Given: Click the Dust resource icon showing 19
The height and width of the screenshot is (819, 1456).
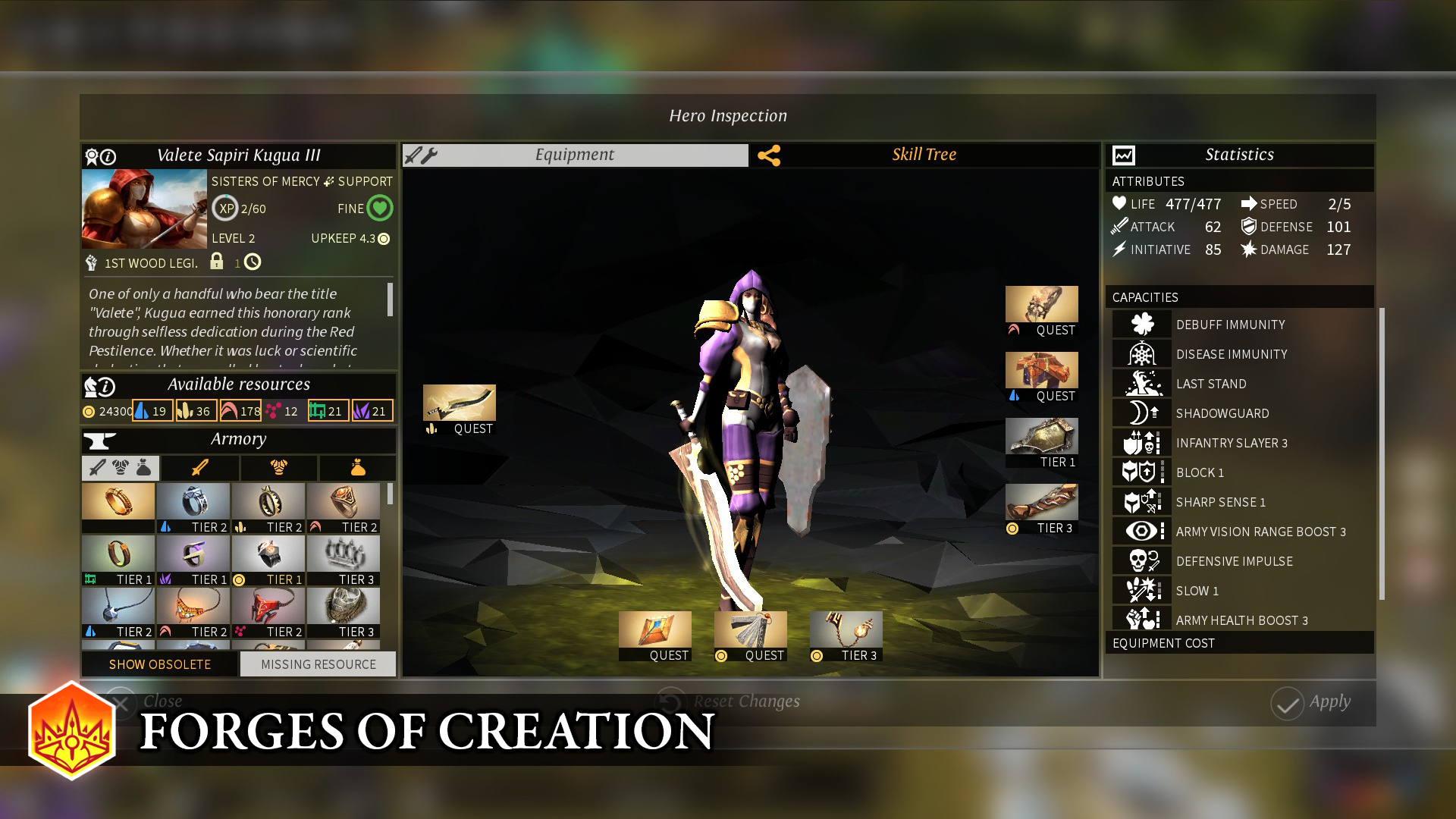Looking at the screenshot, I should click(140, 410).
